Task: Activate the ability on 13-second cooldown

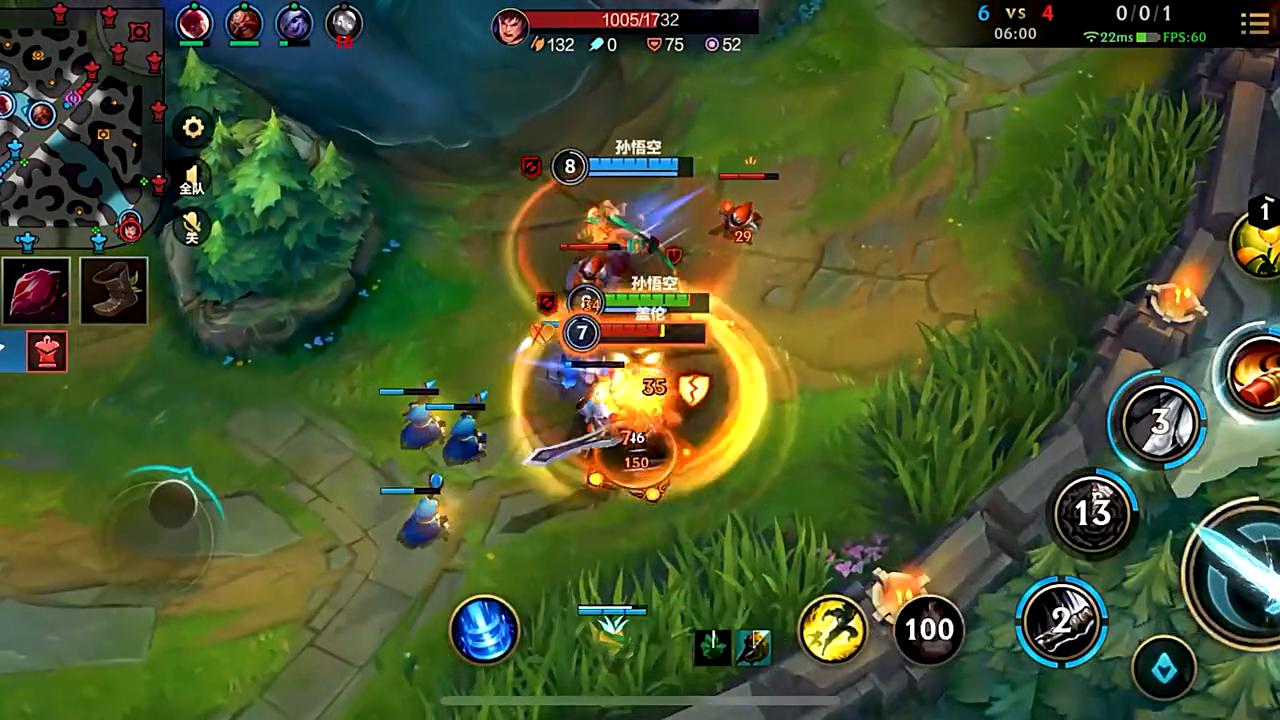Action: coord(1092,513)
